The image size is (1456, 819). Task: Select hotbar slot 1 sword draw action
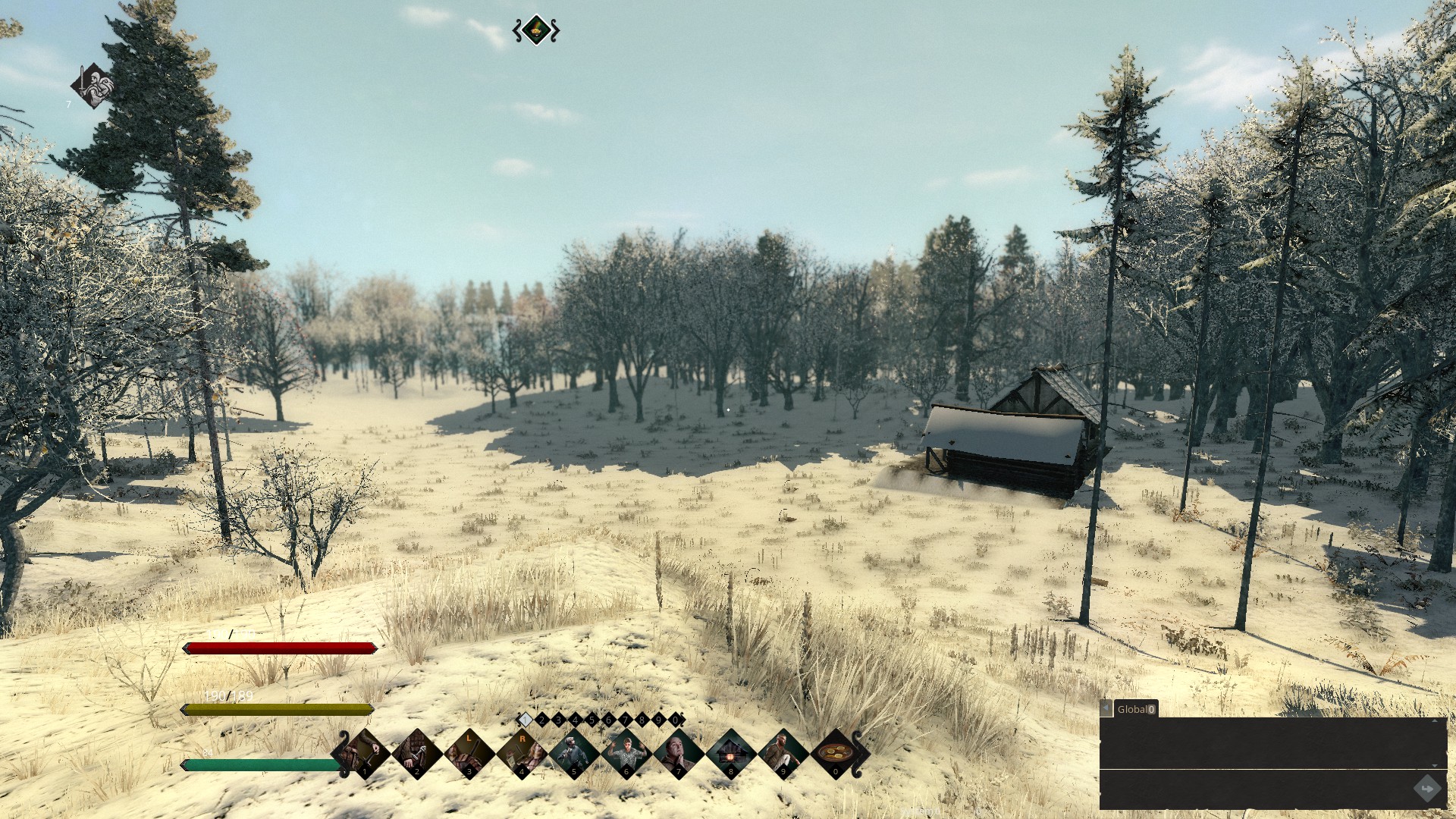click(362, 754)
